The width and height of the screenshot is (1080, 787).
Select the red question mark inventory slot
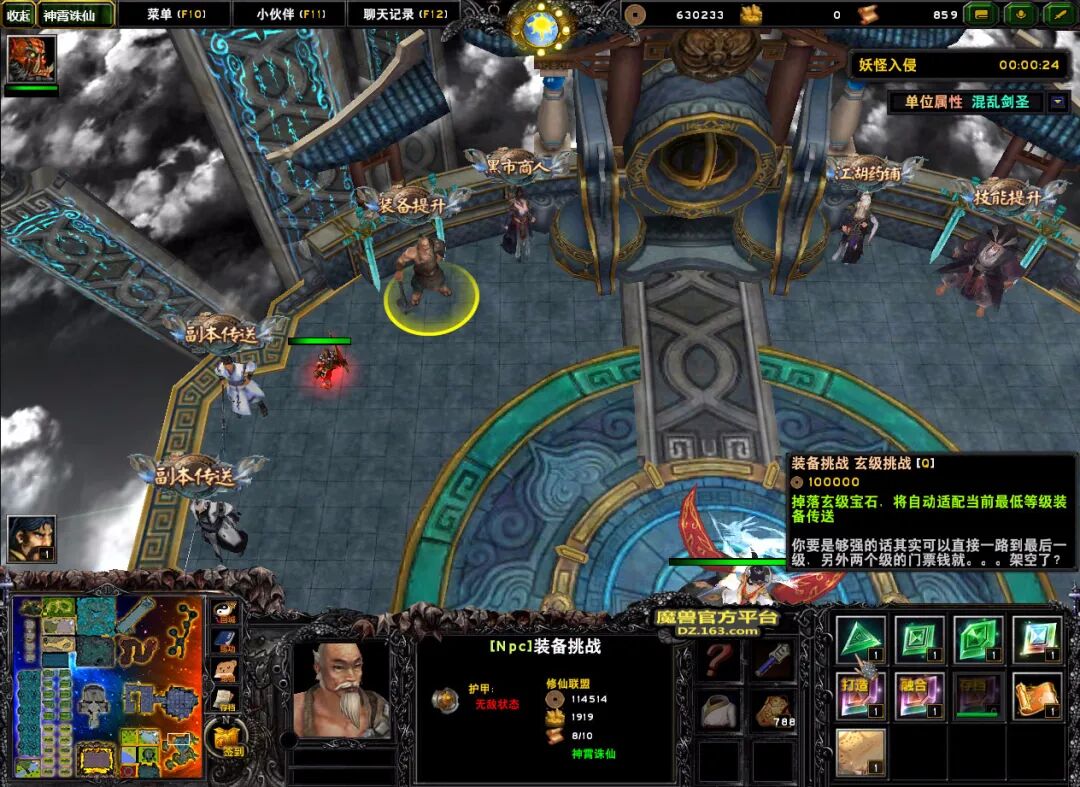tap(719, 660)
